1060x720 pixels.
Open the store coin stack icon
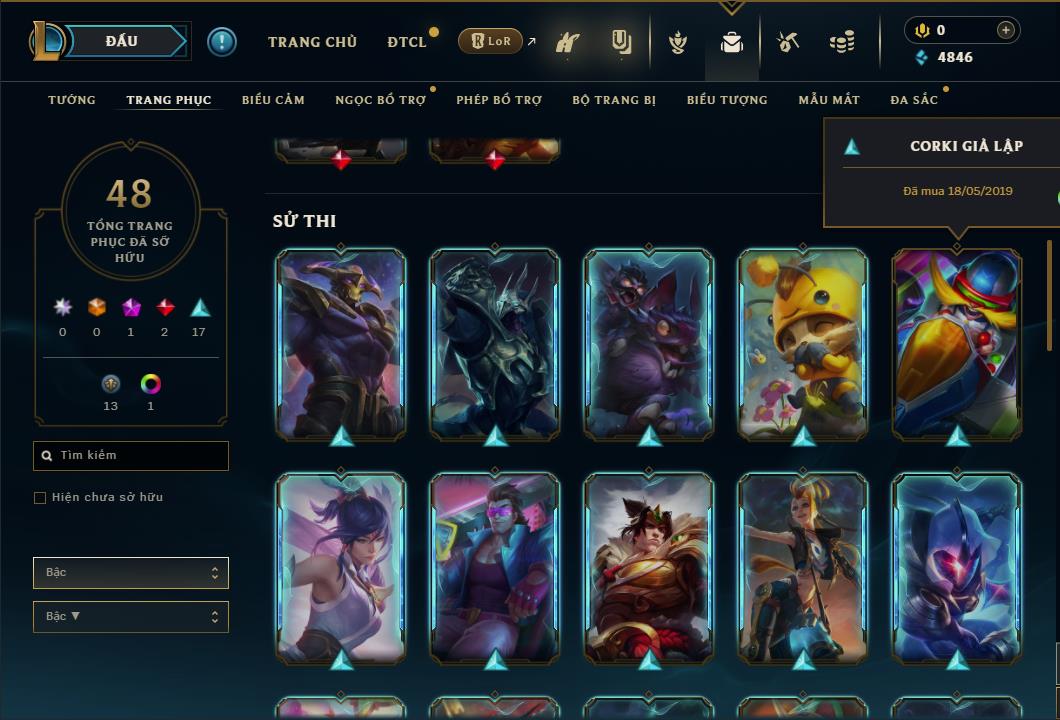[842, 42]
